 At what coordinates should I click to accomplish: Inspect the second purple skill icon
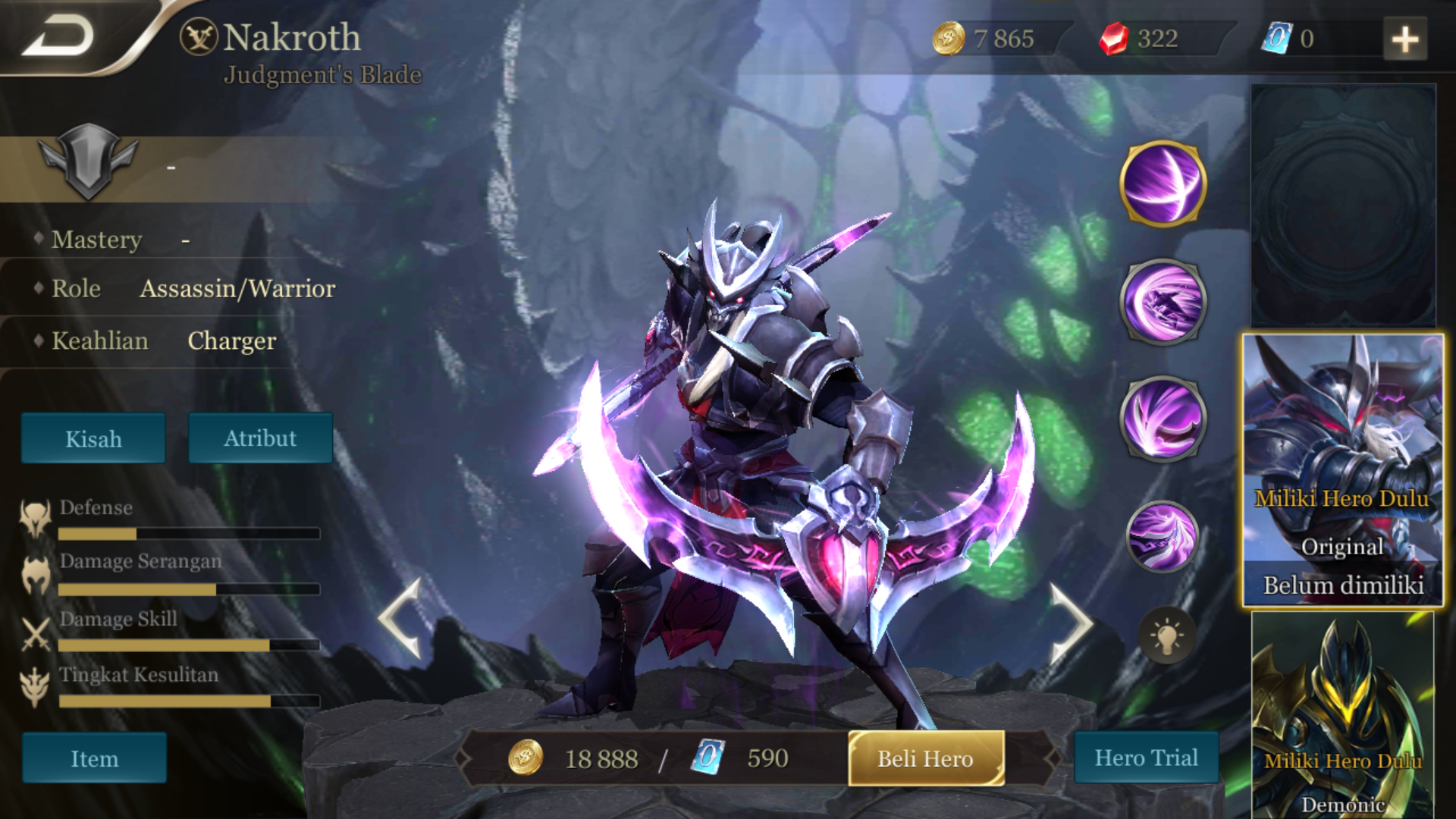[1163, 302]
